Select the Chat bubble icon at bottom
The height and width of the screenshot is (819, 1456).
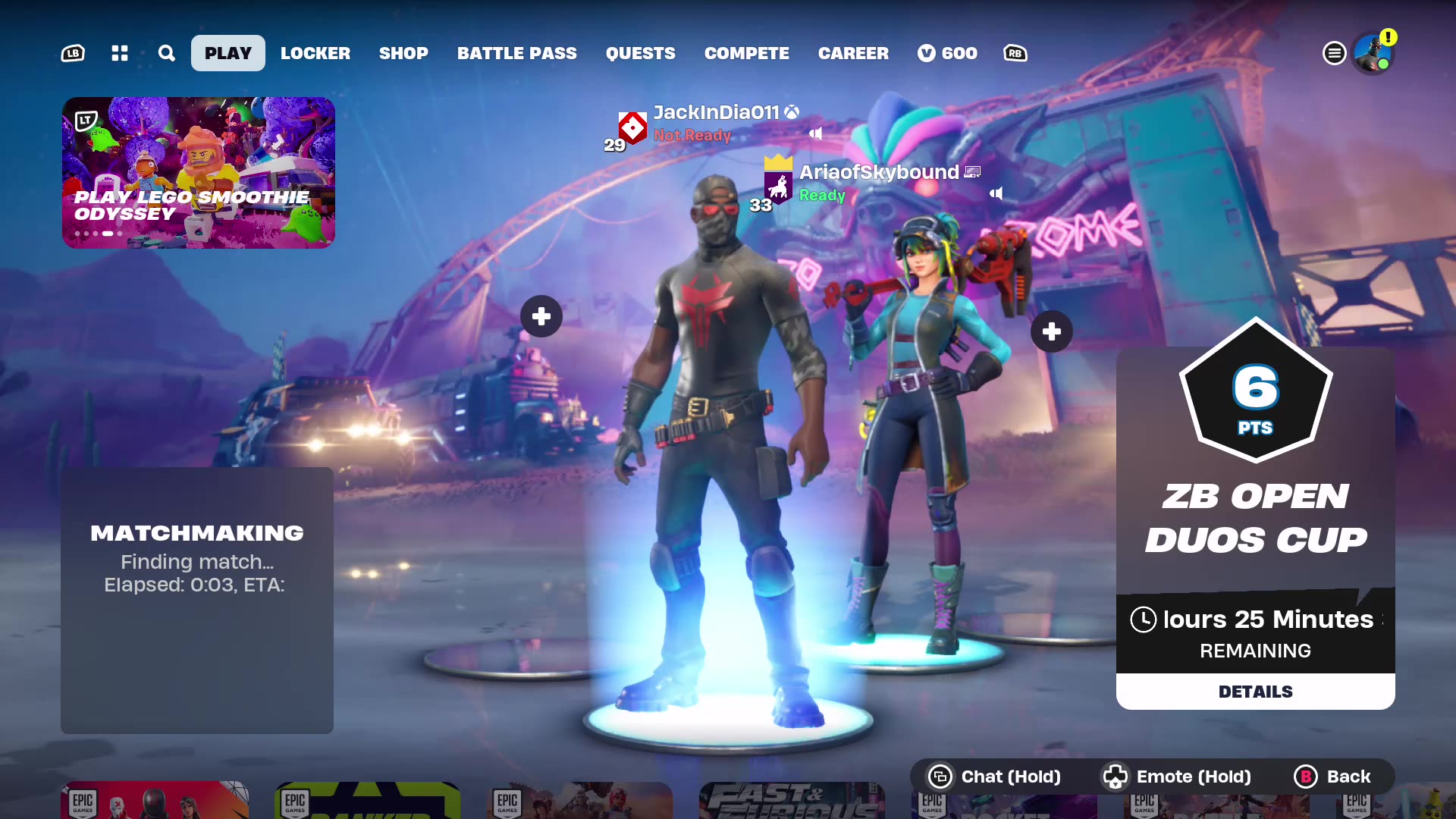tap(940, 777)
